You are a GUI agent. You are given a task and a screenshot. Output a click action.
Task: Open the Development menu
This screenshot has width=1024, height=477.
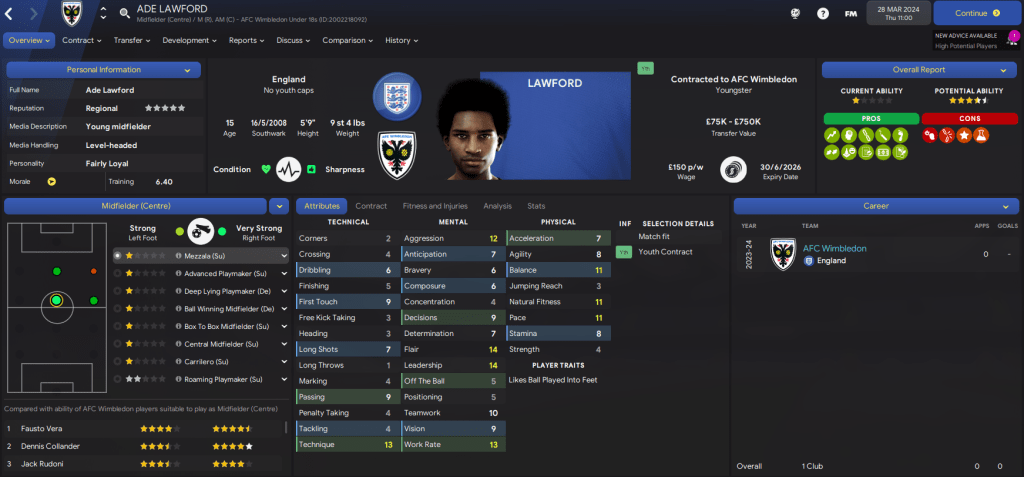(x=189, y=41)
